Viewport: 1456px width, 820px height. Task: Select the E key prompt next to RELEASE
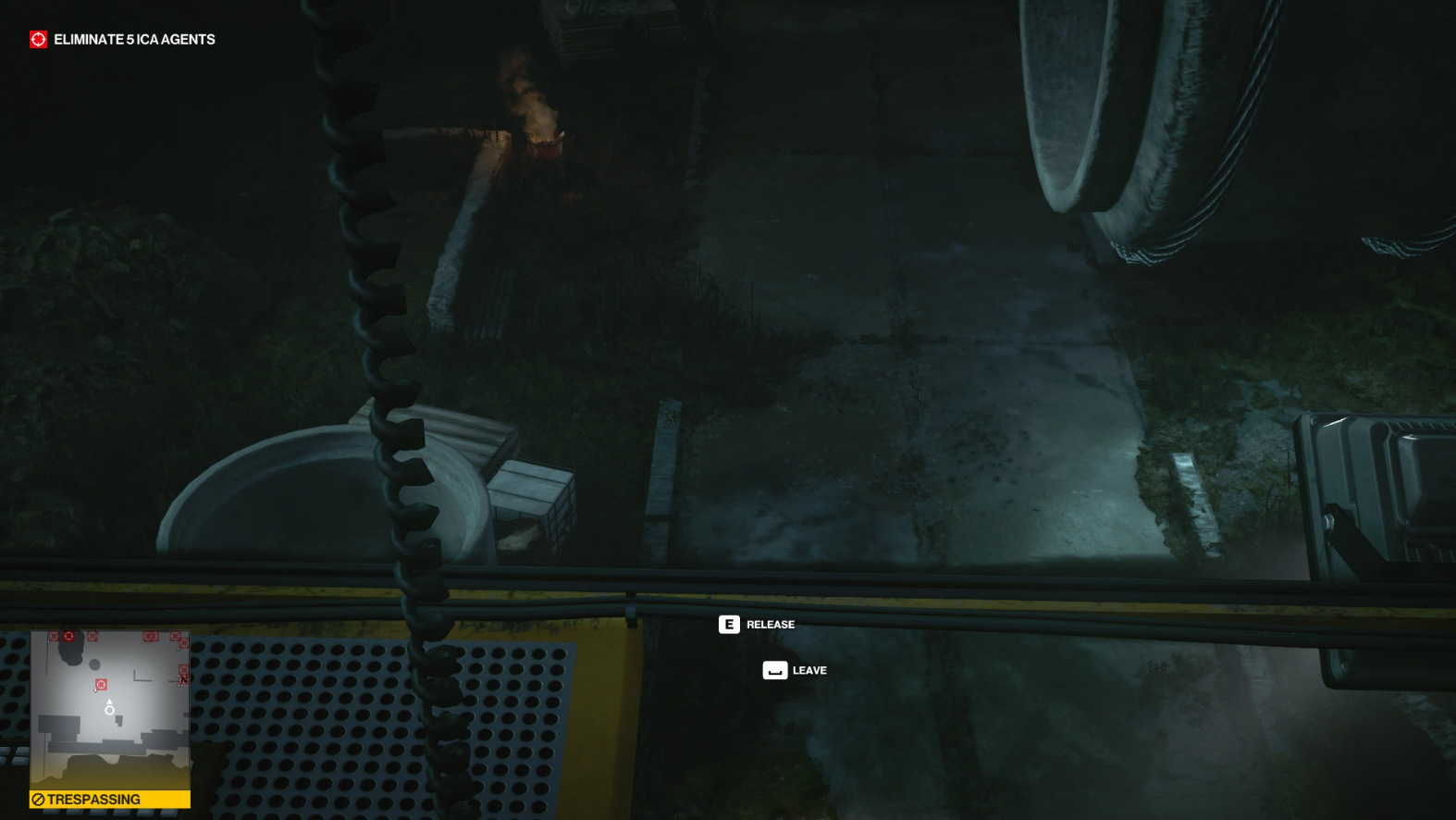coord(729,625)
